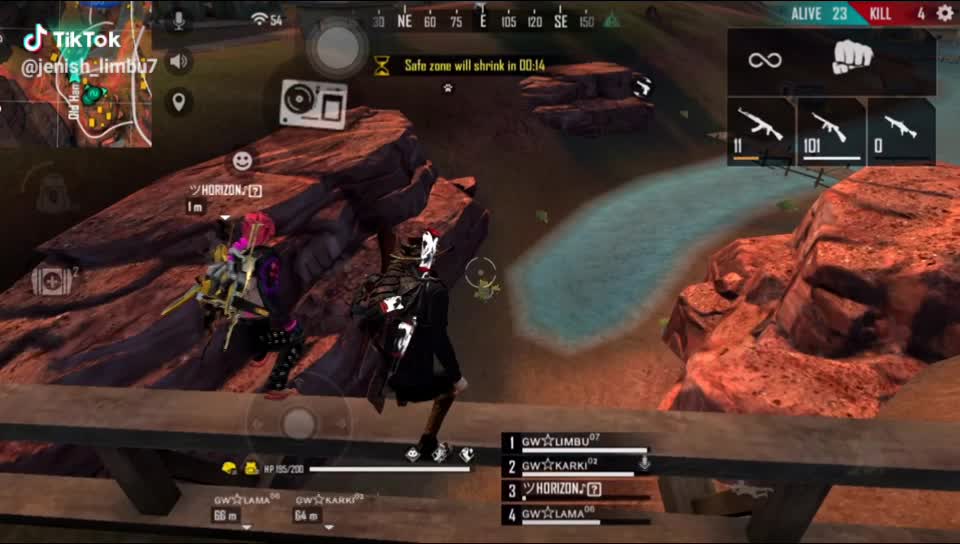
Task: Tap the movement joystick knob
Action: [297, 424]
